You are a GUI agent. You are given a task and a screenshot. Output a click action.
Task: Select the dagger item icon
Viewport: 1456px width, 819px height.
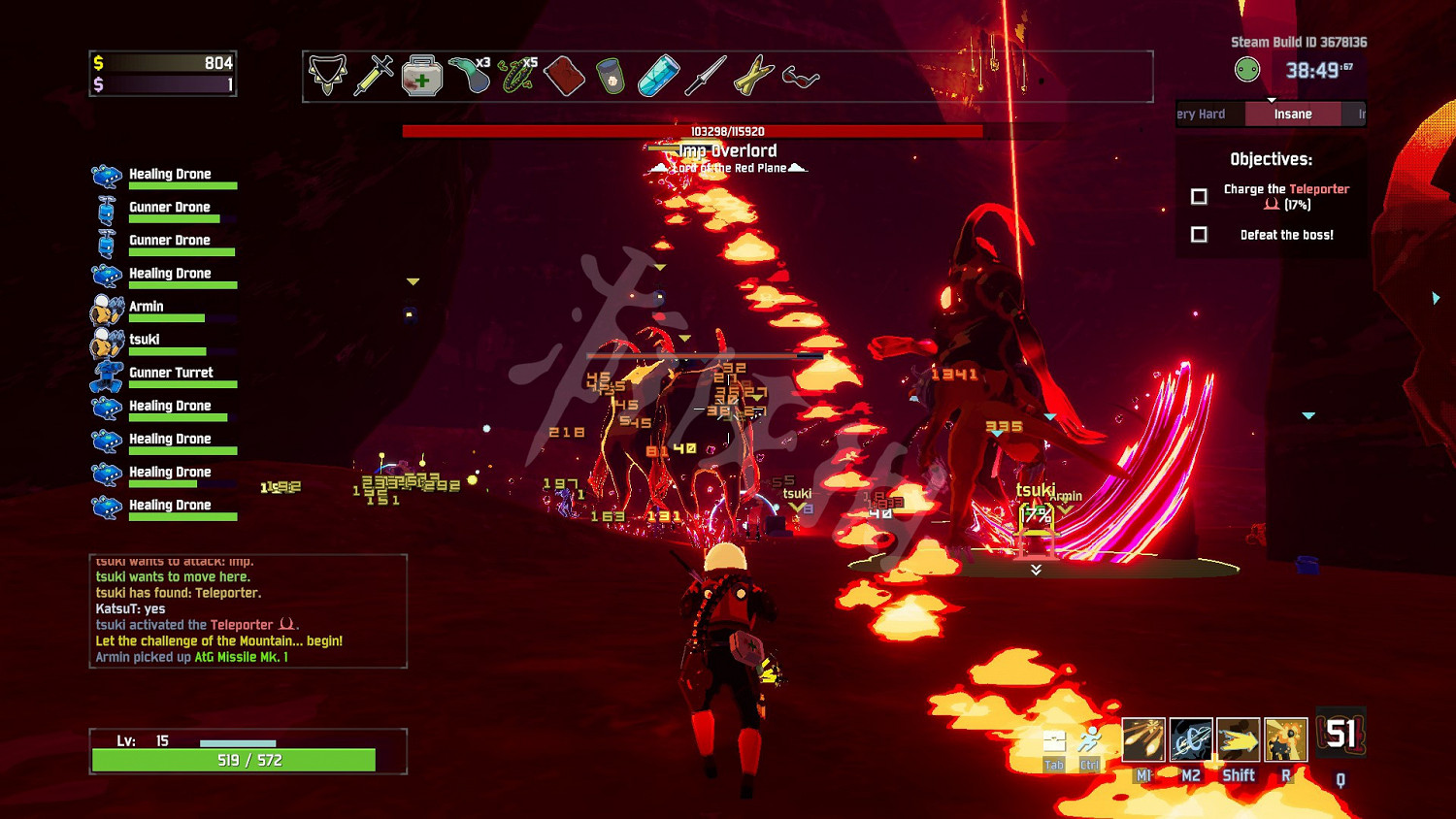tap(706, 76)
